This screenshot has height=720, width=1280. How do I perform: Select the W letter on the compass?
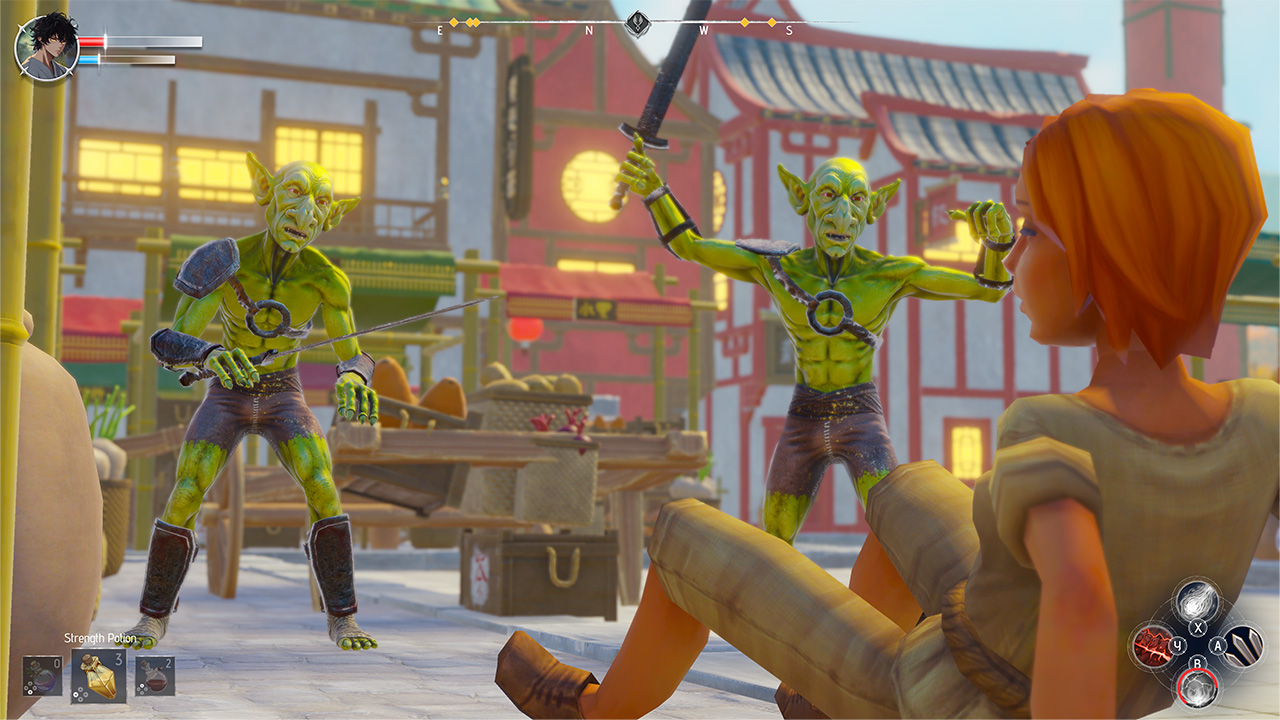coord(703,31)
